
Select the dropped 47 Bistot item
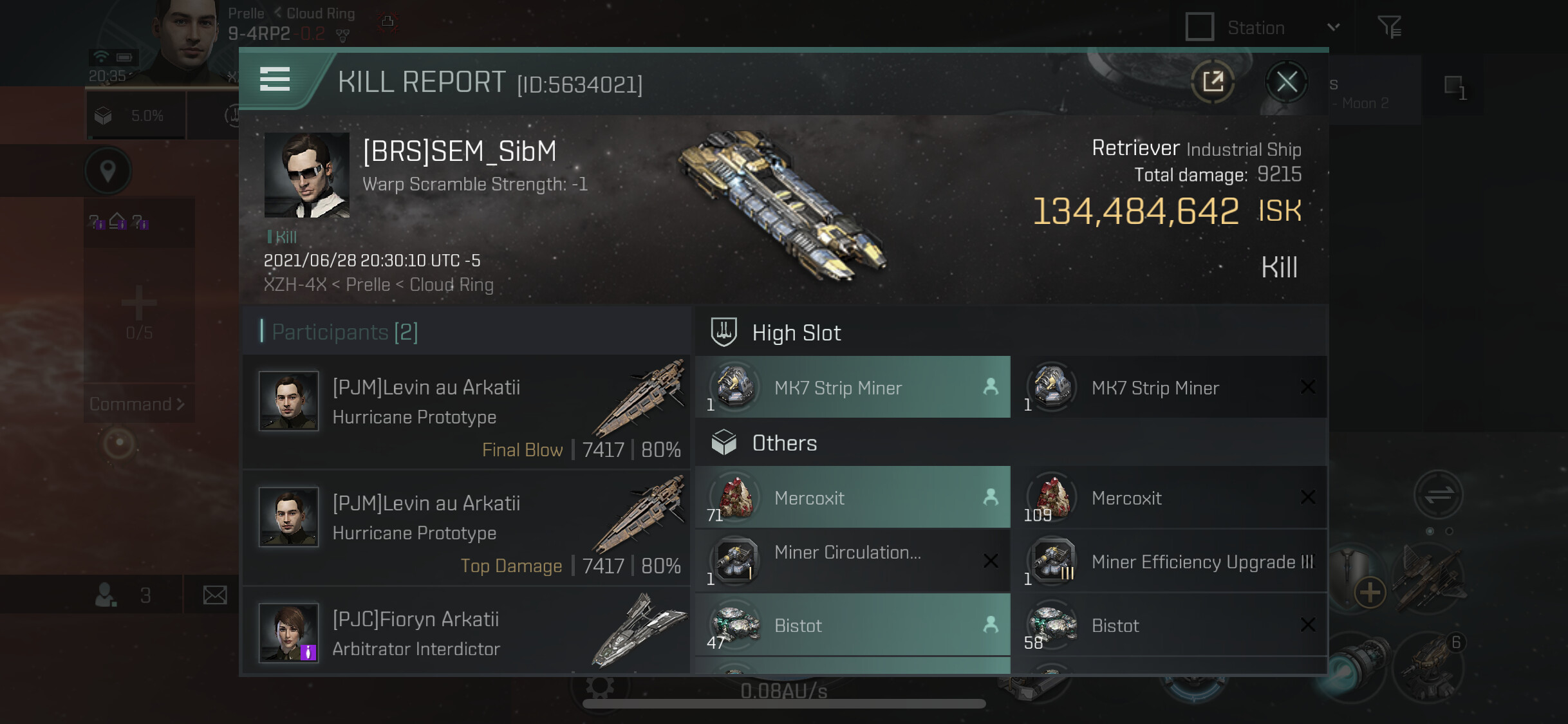pos(852,625)
